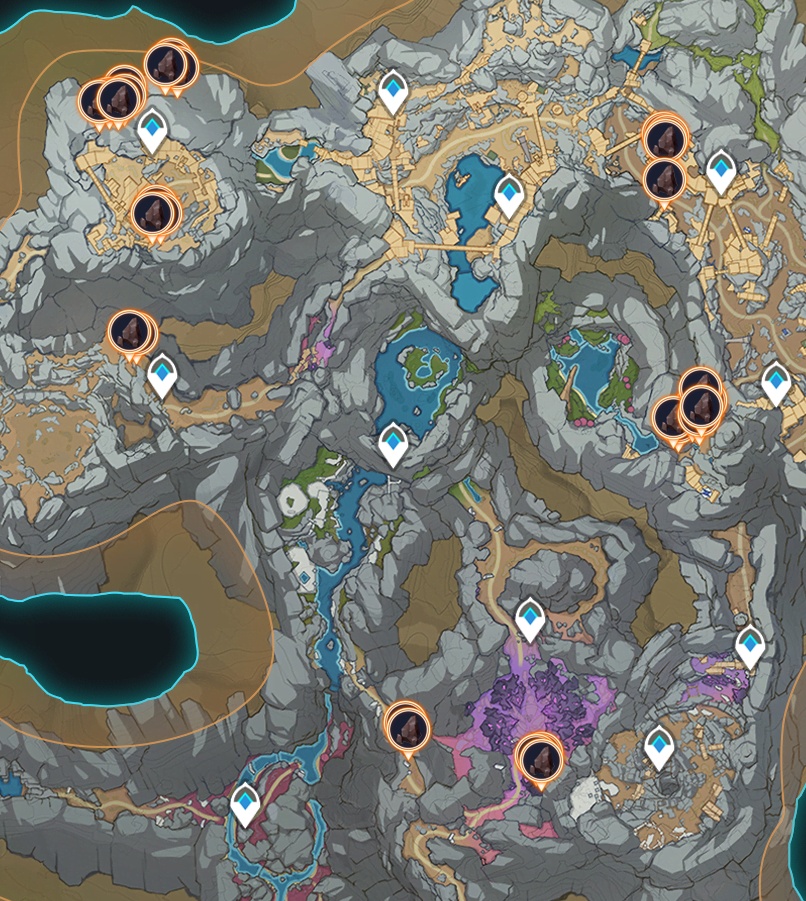Open the waypoint inside the circular ruins
The height and width of the screenshot is (901, 806).
pos(658,746)
